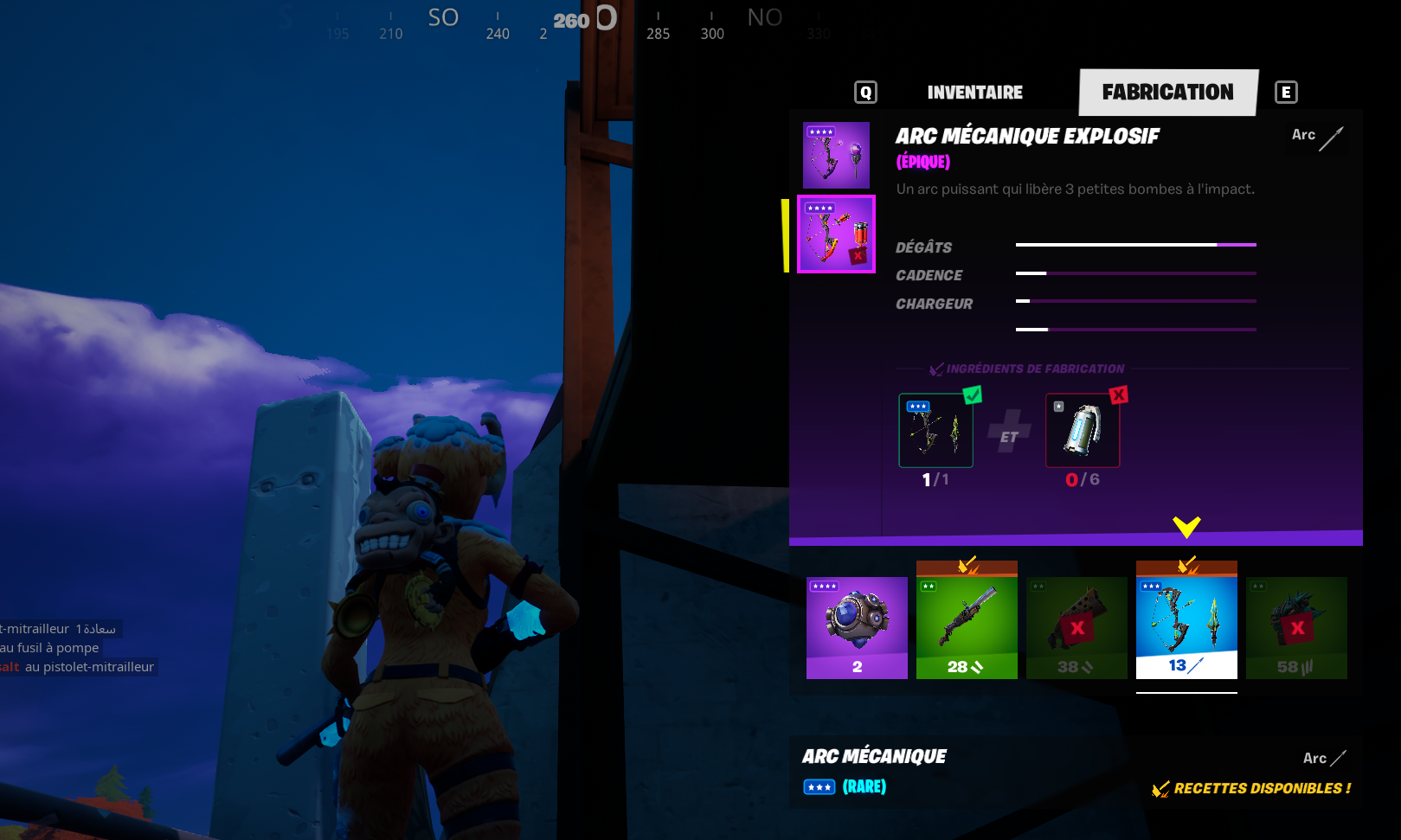
Task: Select the highlighted explosive bow recipe icon
Action: tap(836, 234)
